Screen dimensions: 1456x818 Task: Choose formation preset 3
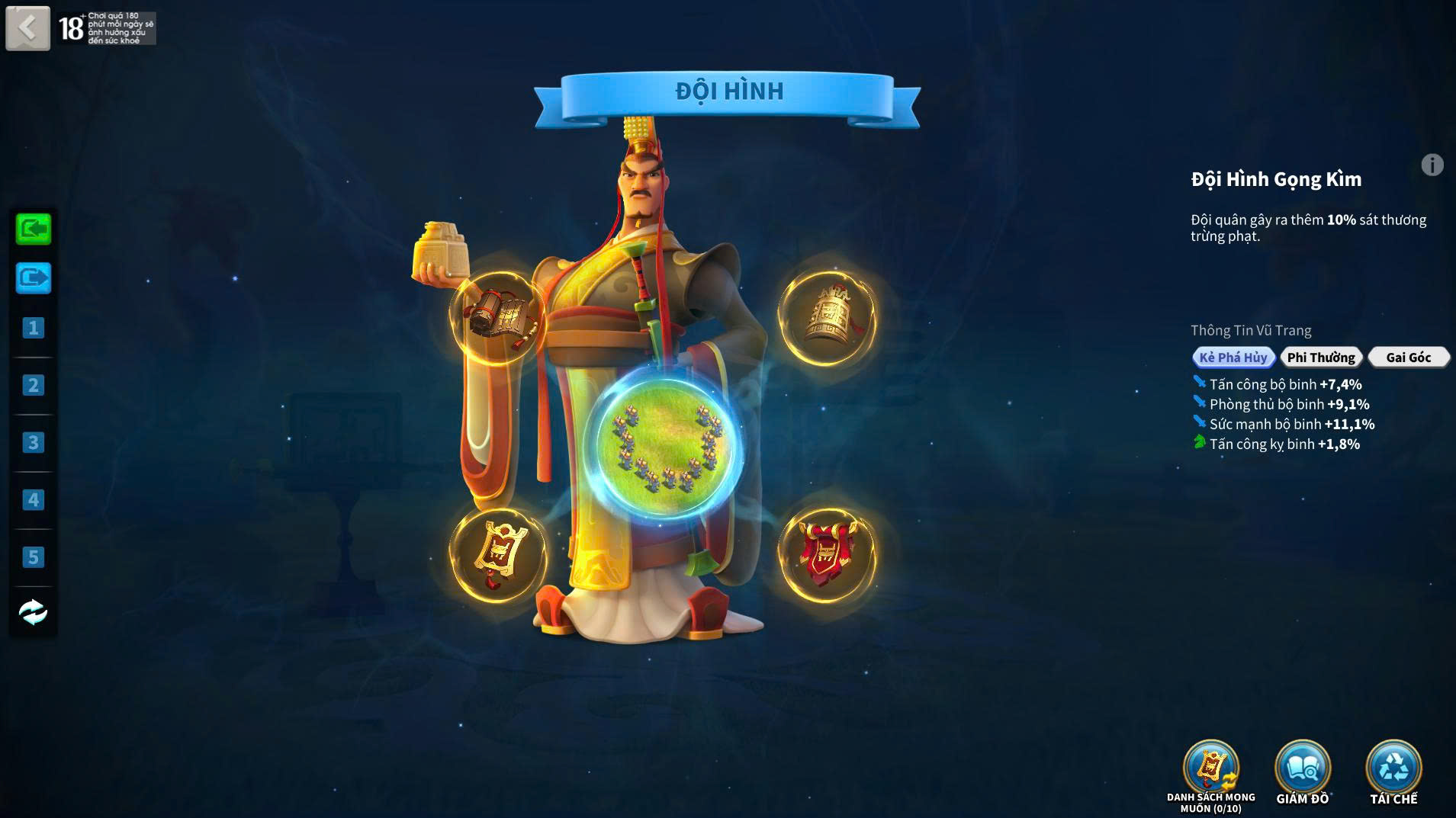33,443
